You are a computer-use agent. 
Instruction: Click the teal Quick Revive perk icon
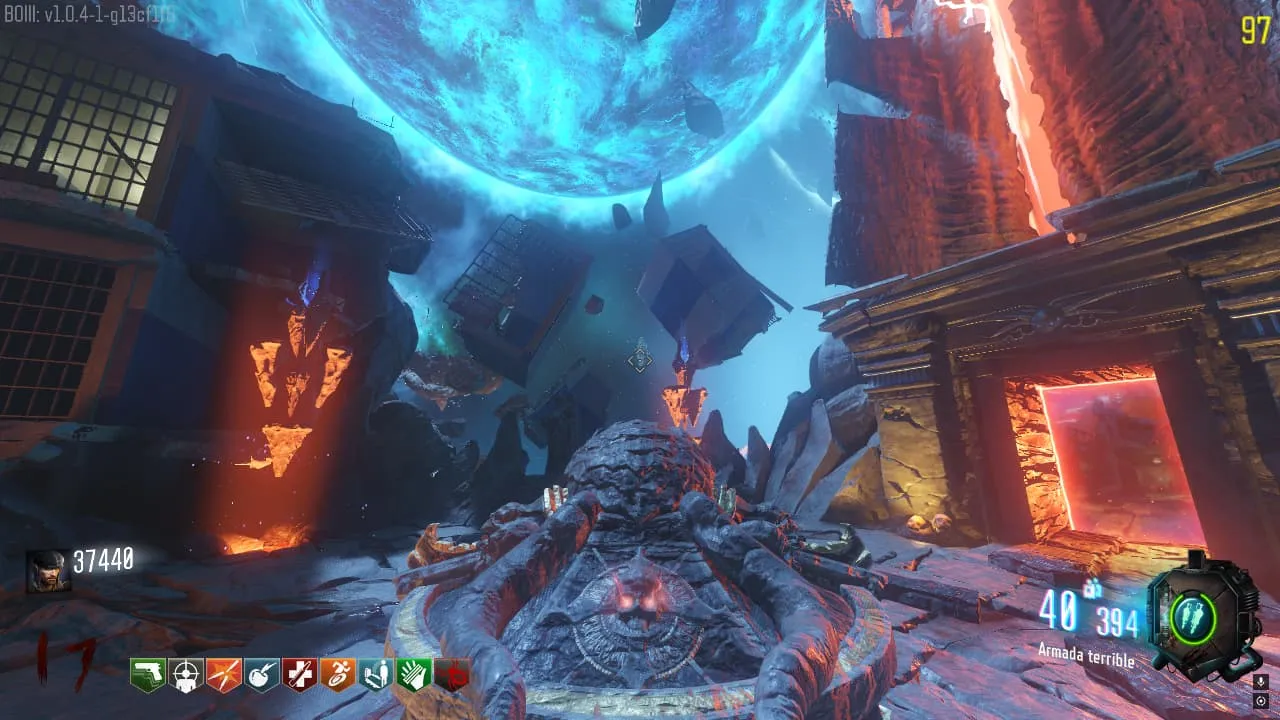pos(375,675)
